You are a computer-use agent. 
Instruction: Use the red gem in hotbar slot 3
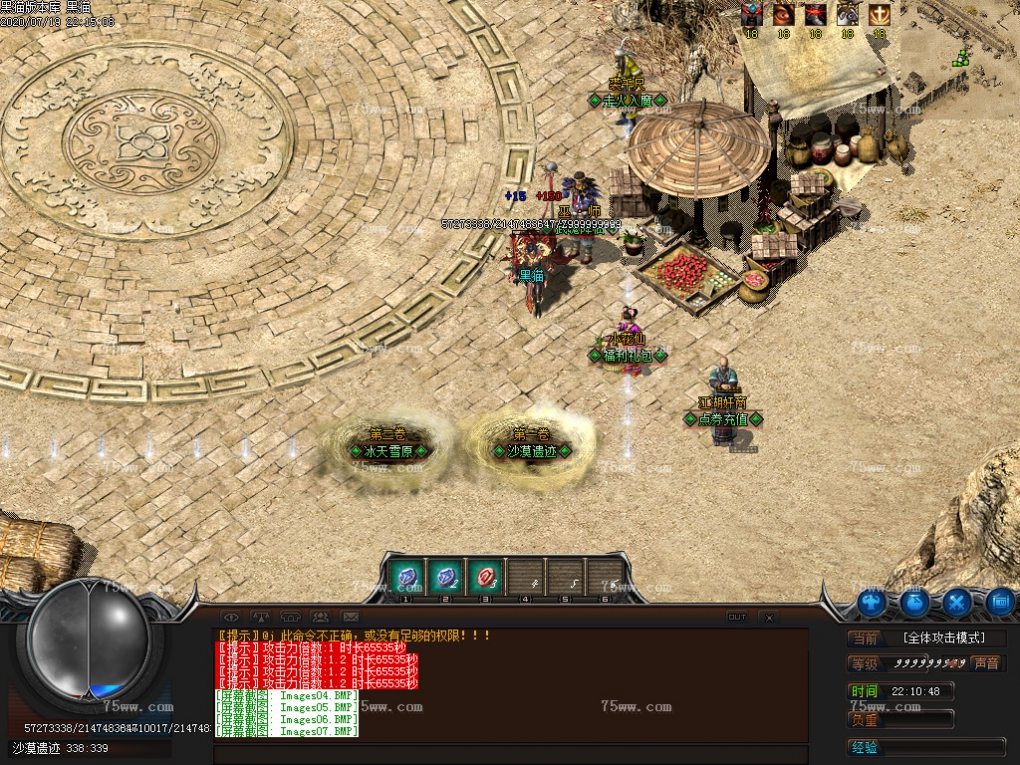click(485, 577)
